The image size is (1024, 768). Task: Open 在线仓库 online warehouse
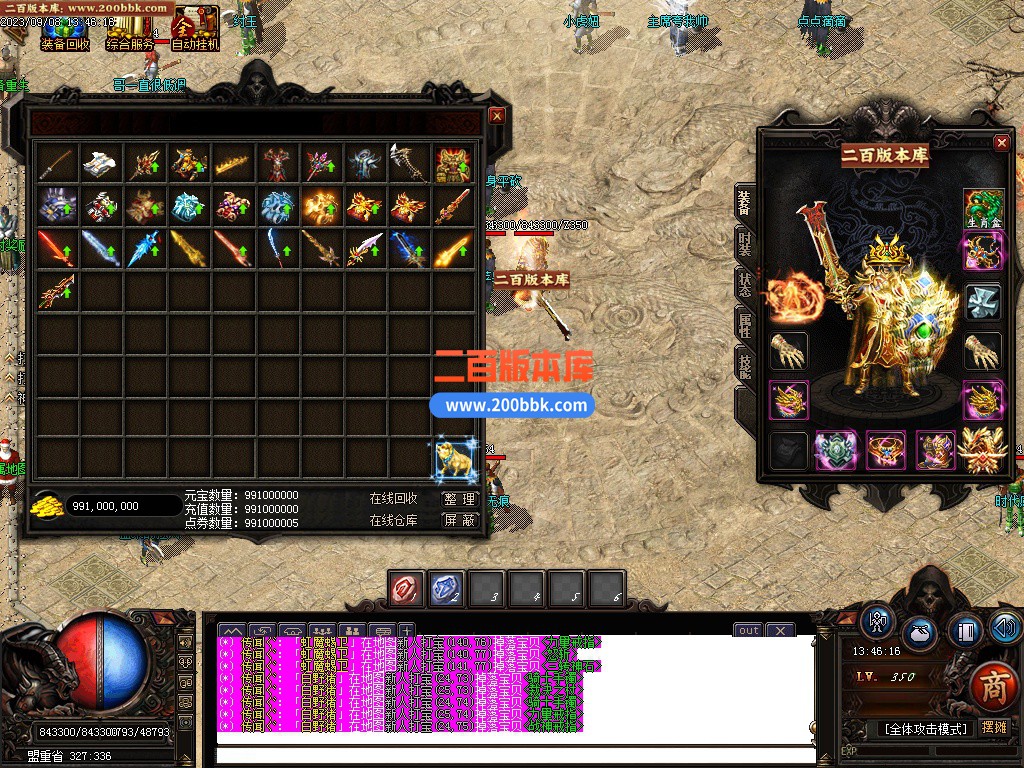point(394,520)
